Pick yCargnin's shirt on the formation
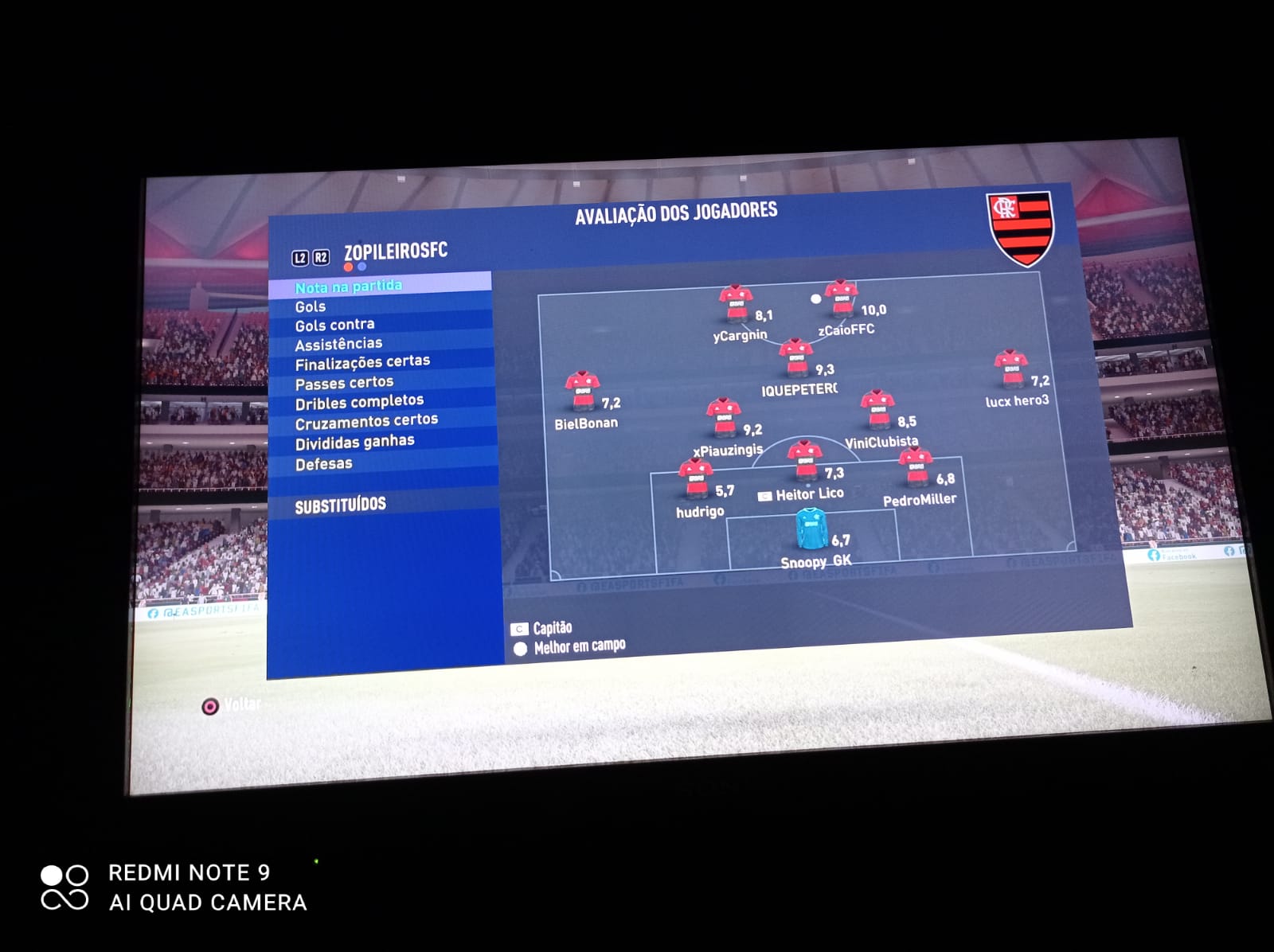 click(736, 303)
